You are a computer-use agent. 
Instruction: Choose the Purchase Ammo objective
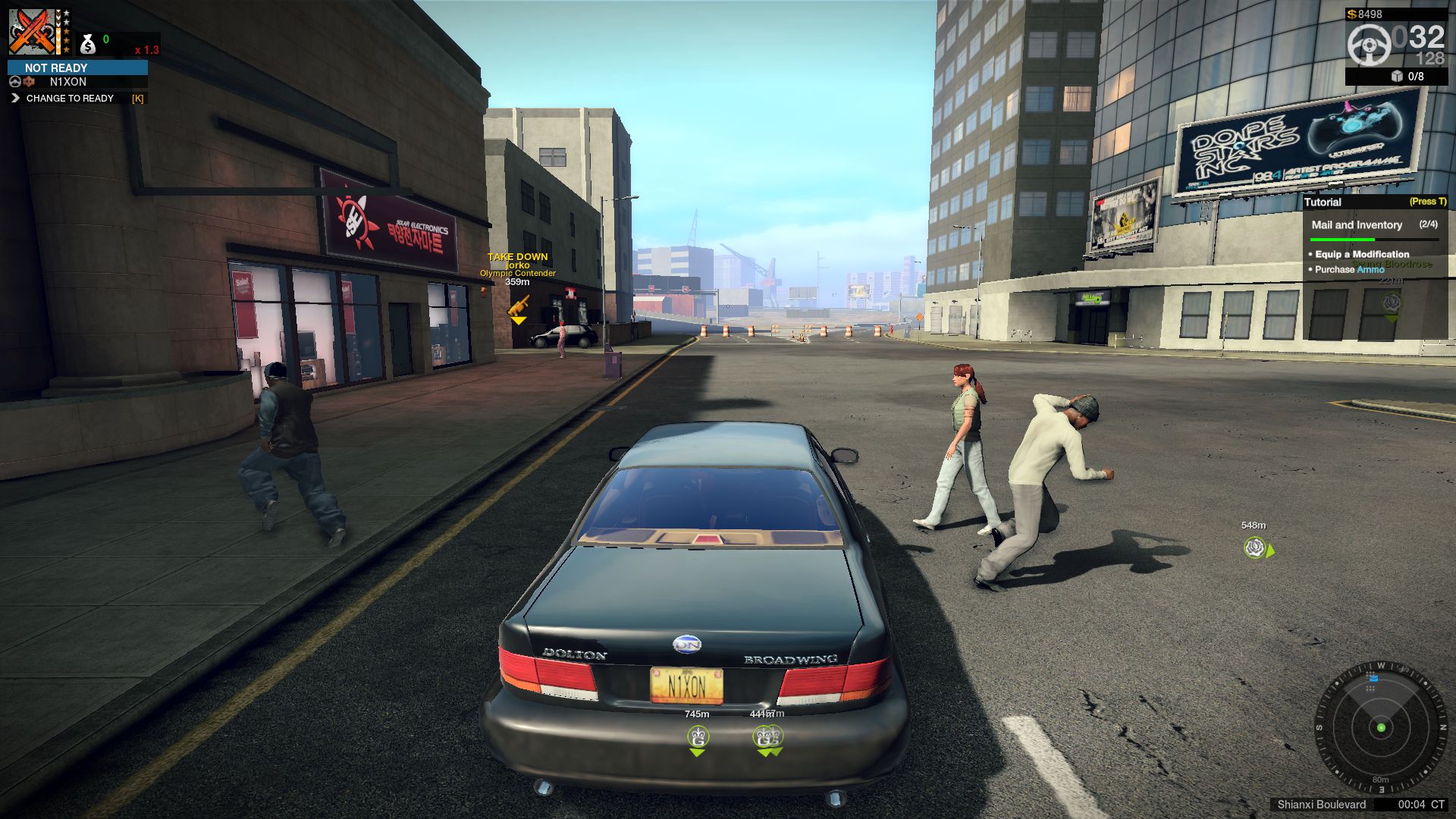[x=1349, y=269]
